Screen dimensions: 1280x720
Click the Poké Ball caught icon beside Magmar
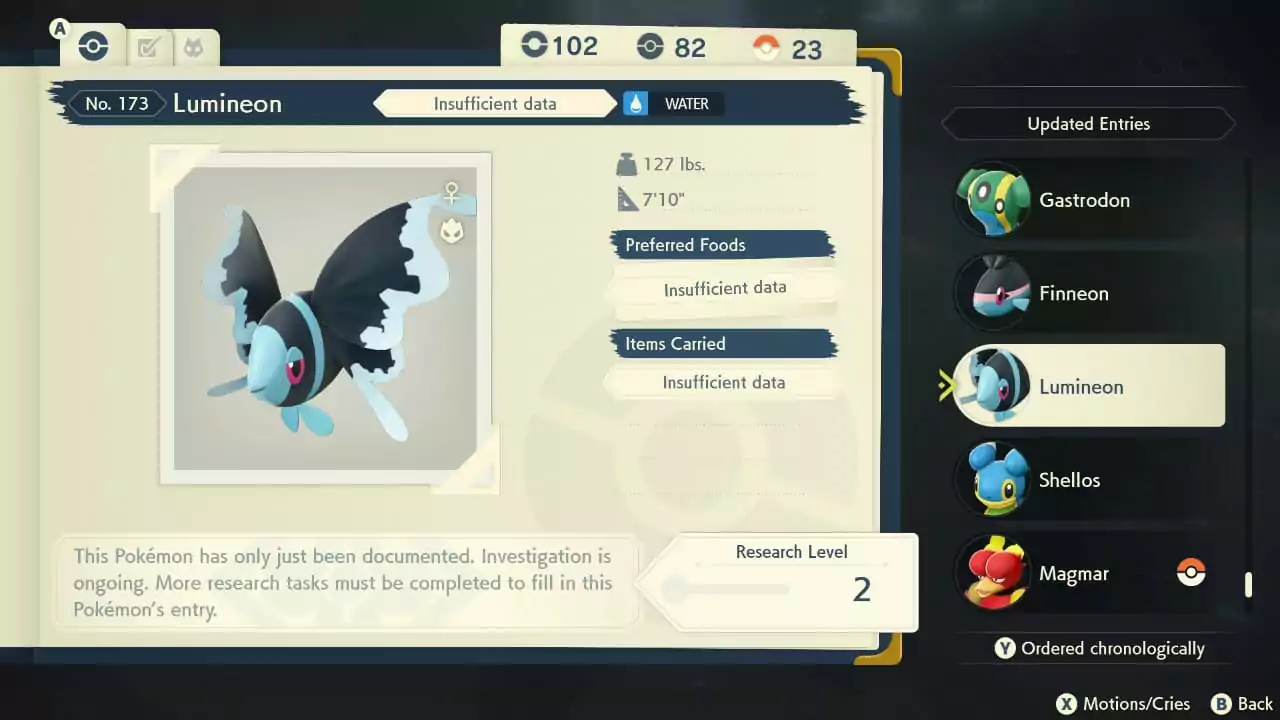[1191, 573]
